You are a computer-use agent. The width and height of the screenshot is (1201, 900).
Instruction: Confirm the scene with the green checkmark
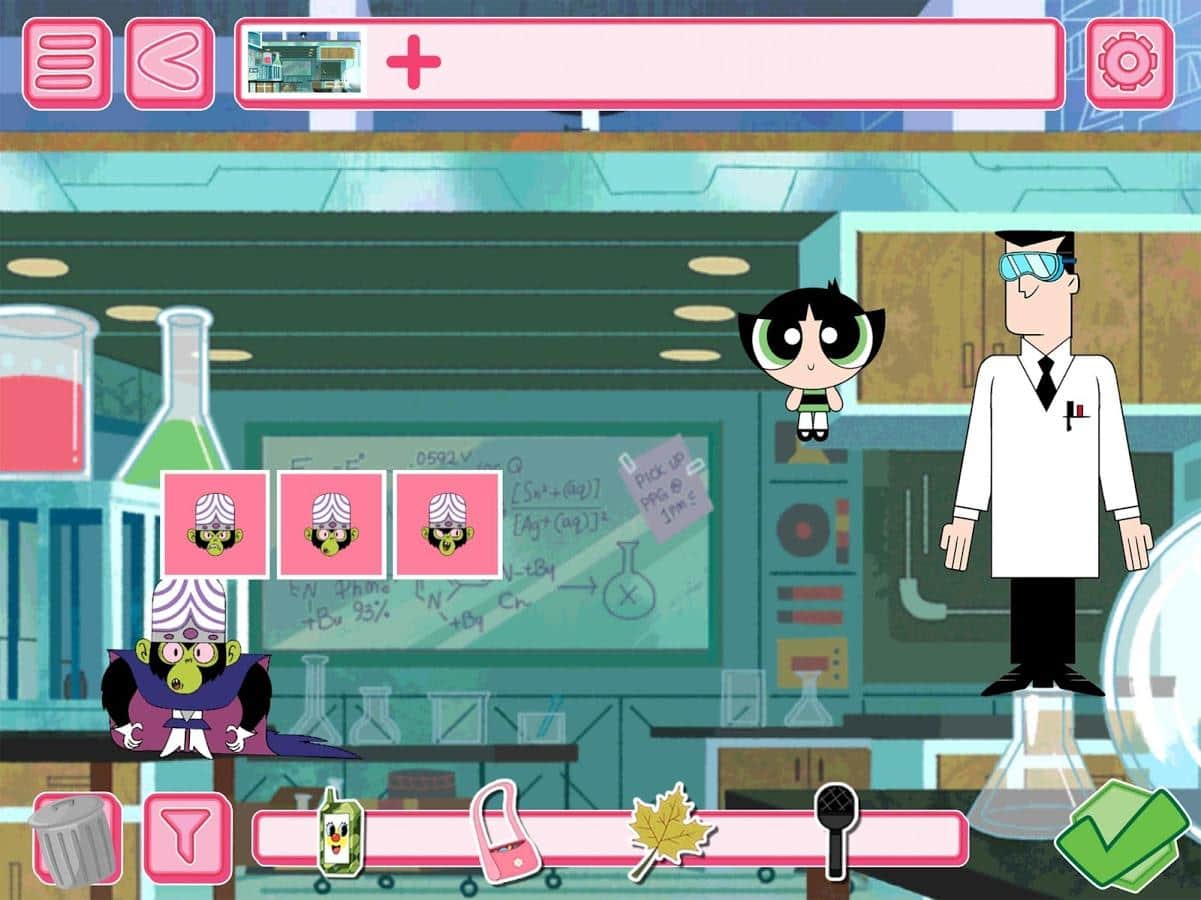(x=1120, y=838)
